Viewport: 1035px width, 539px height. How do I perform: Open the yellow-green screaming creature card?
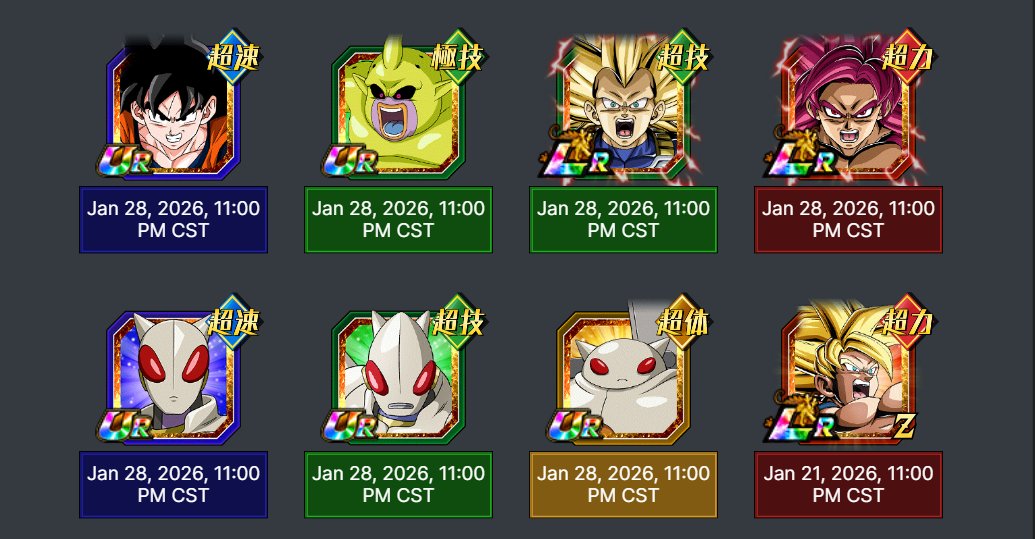pos(397,112)
